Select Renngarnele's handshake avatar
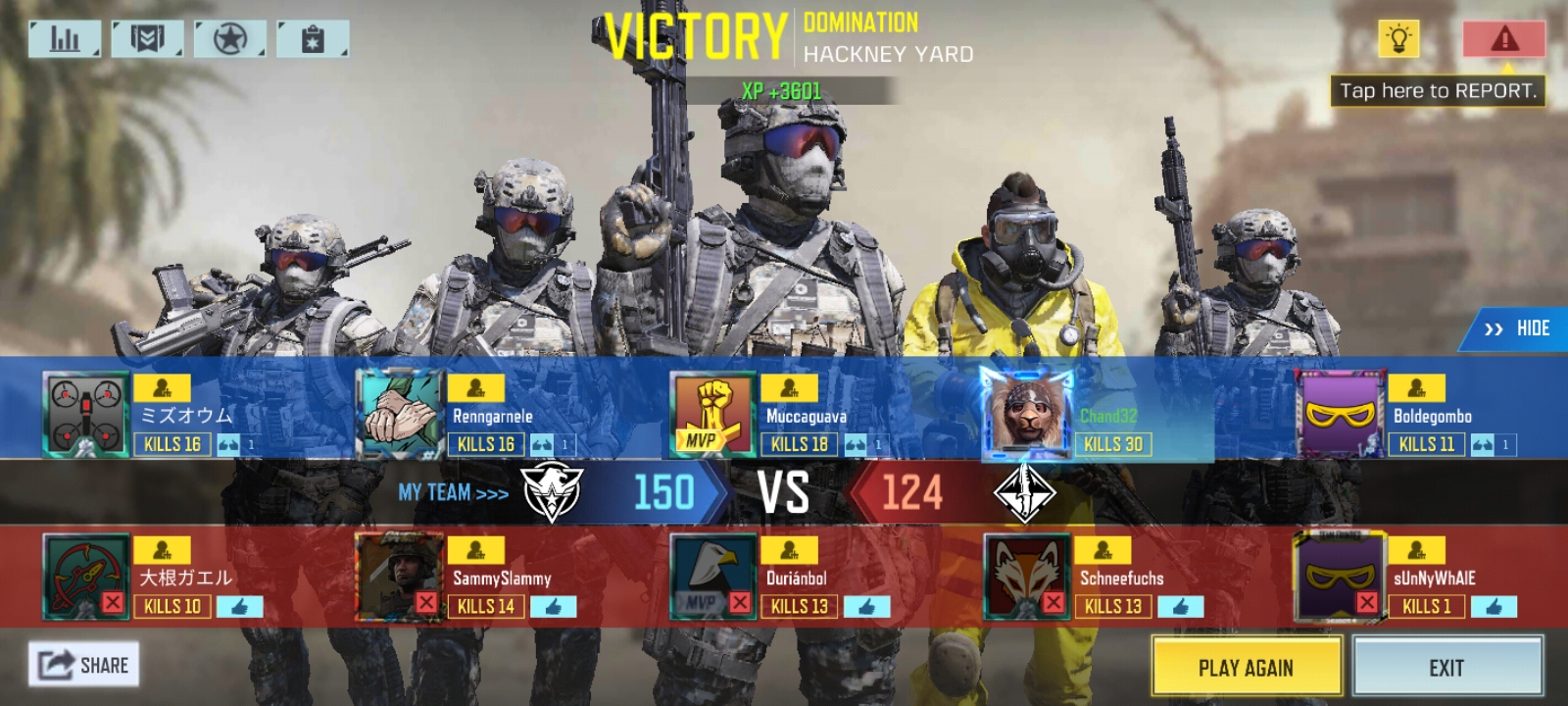This screenshot has height=706, width=1568. [x=399, y=415]
